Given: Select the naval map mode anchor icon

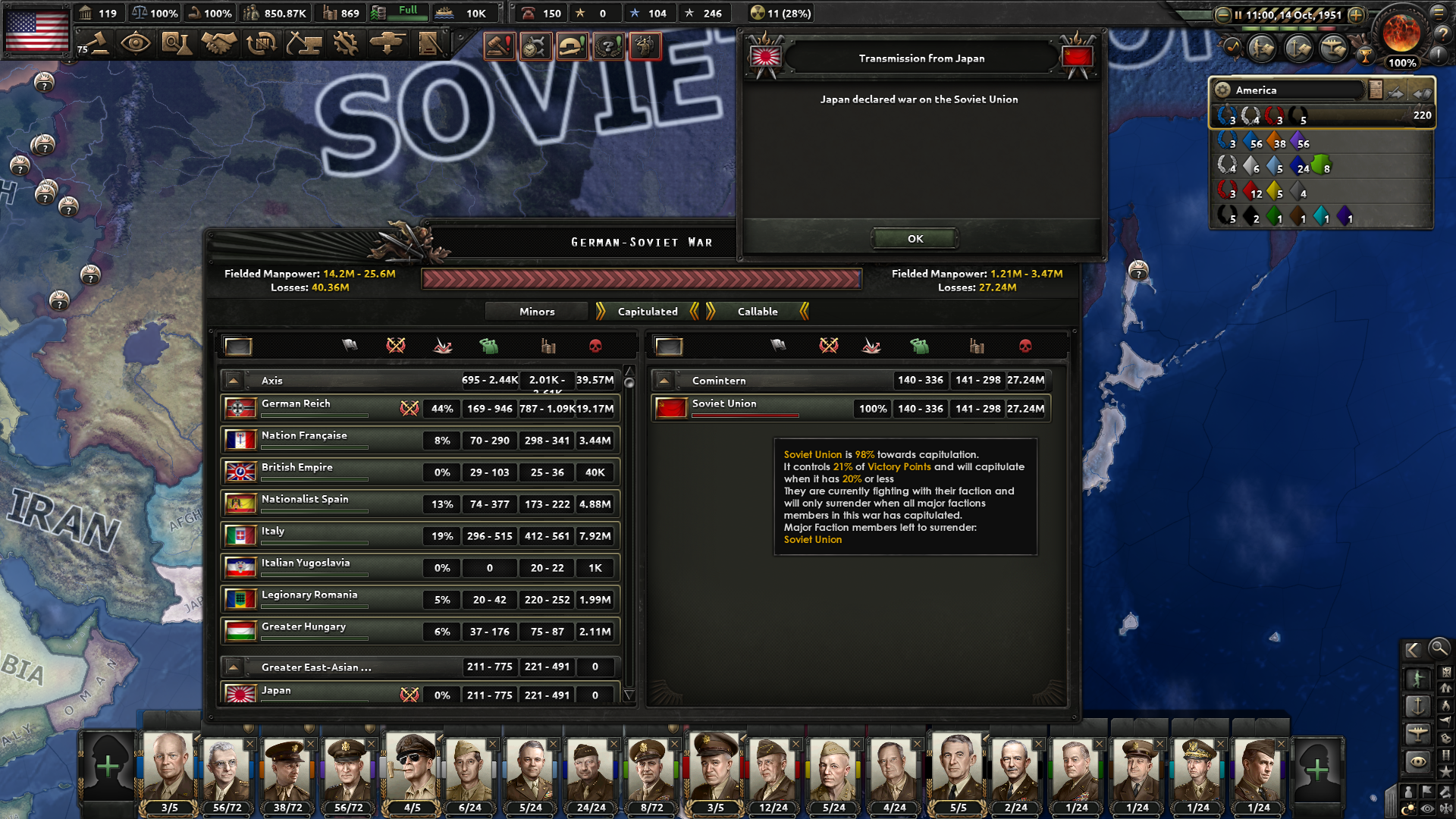Looking at the screenshot, I should pyautogui.click(x=1418, y=706).
